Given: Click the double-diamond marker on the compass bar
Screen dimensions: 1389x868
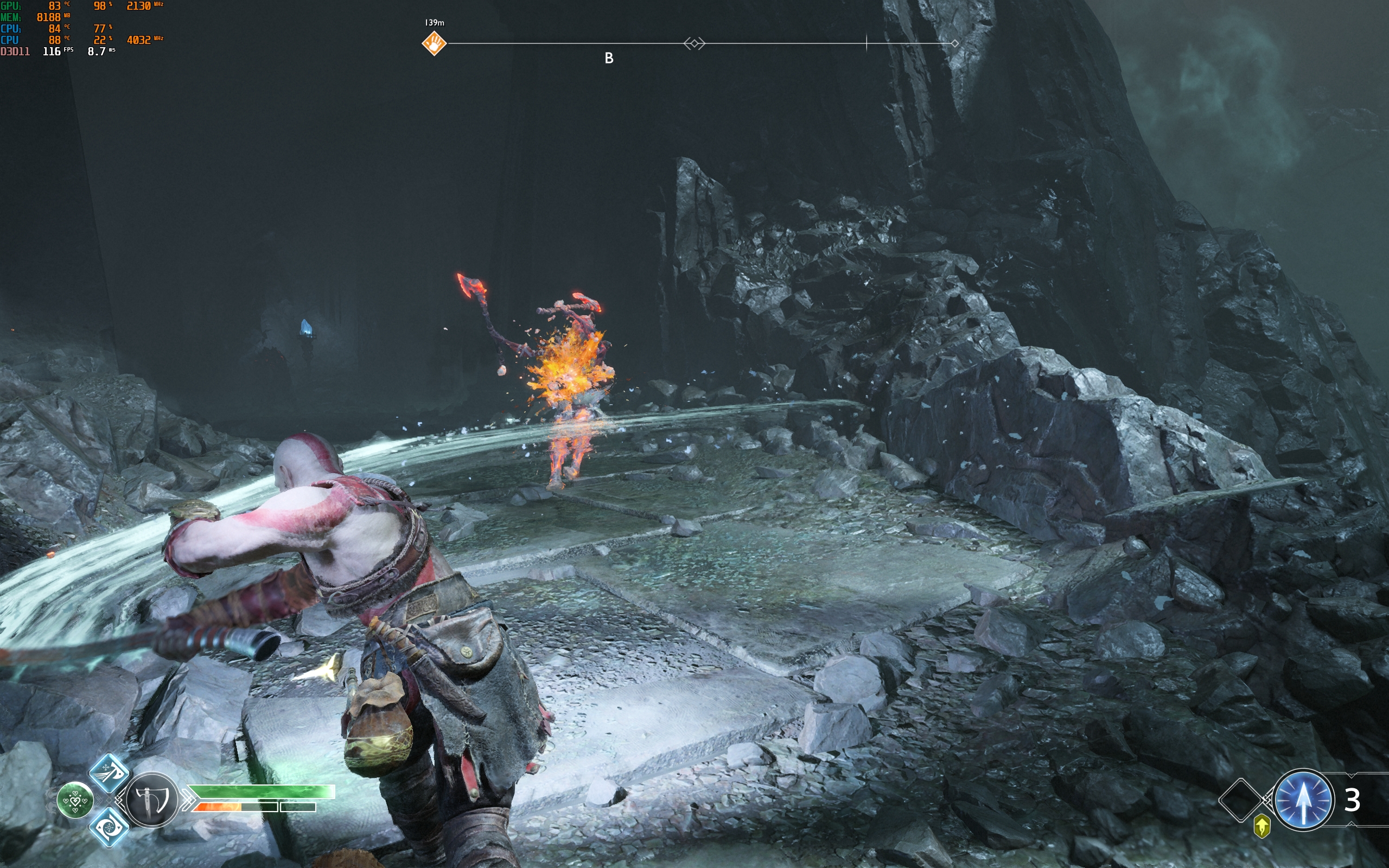Looking at the screenshot, I should pos(694,43).
